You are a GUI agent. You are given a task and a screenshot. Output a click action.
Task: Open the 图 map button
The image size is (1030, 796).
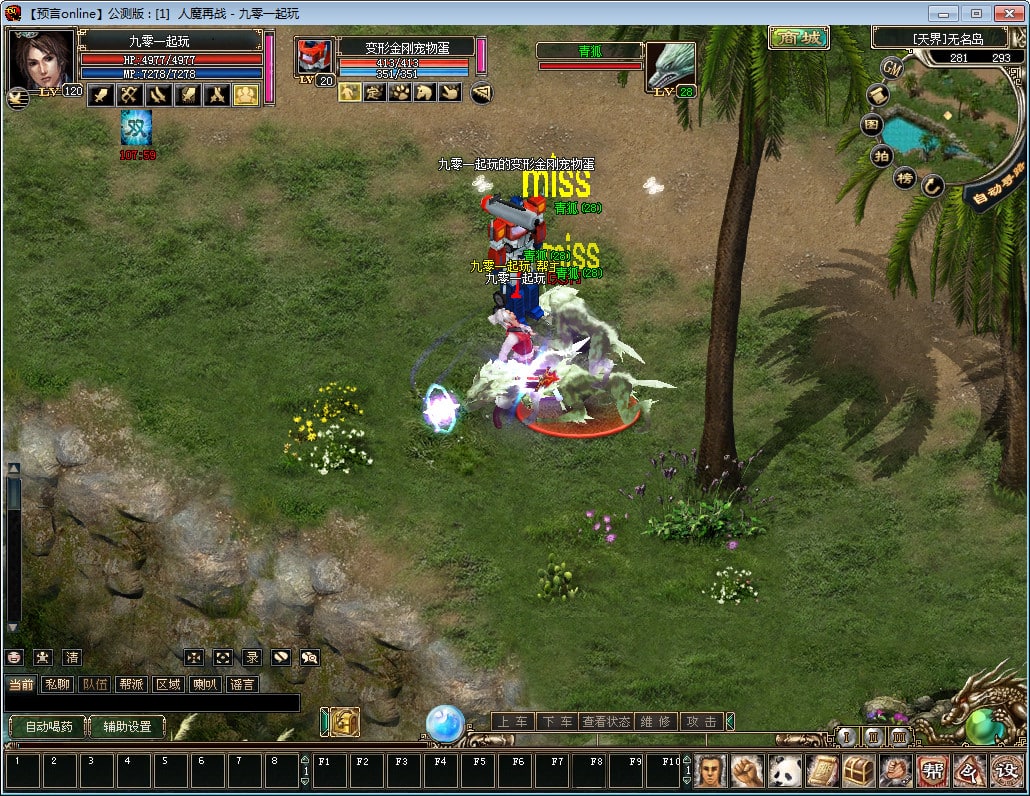click(x=872, y=125)
